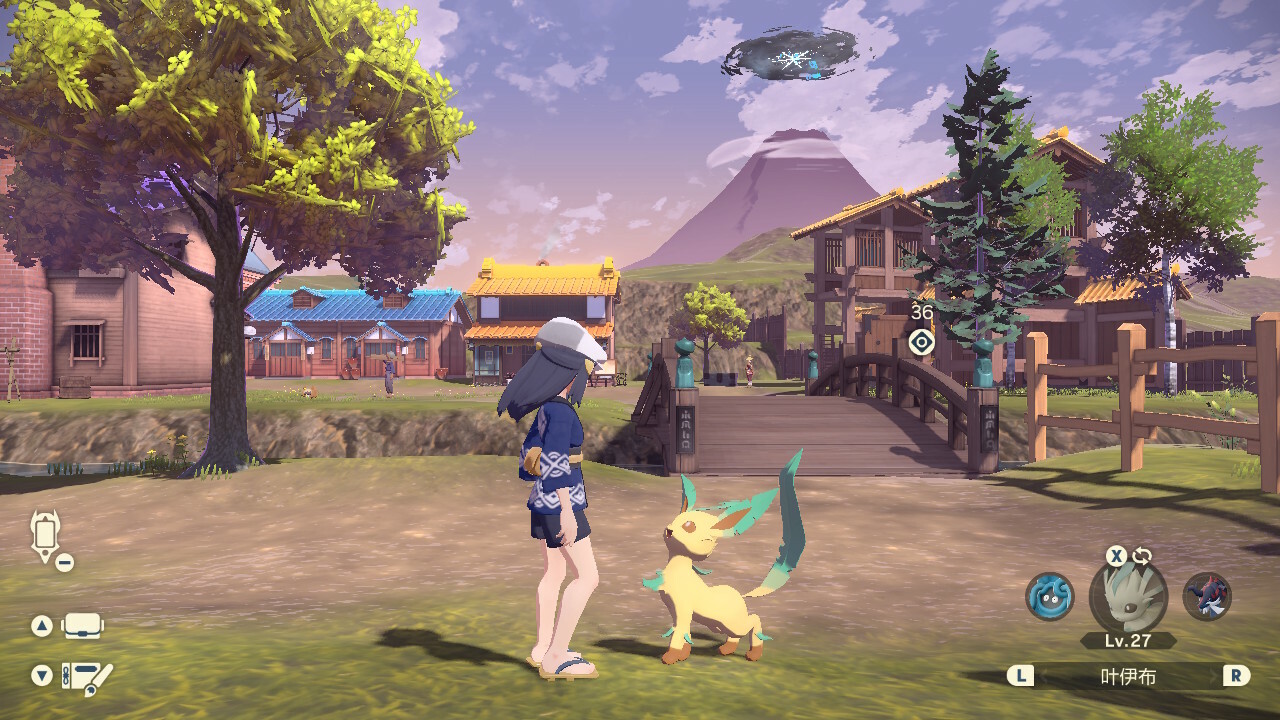Open the Arc Phone map icon
Image resolution: width=1280 pixels, height=720 pixels.
tap(46, 536)
